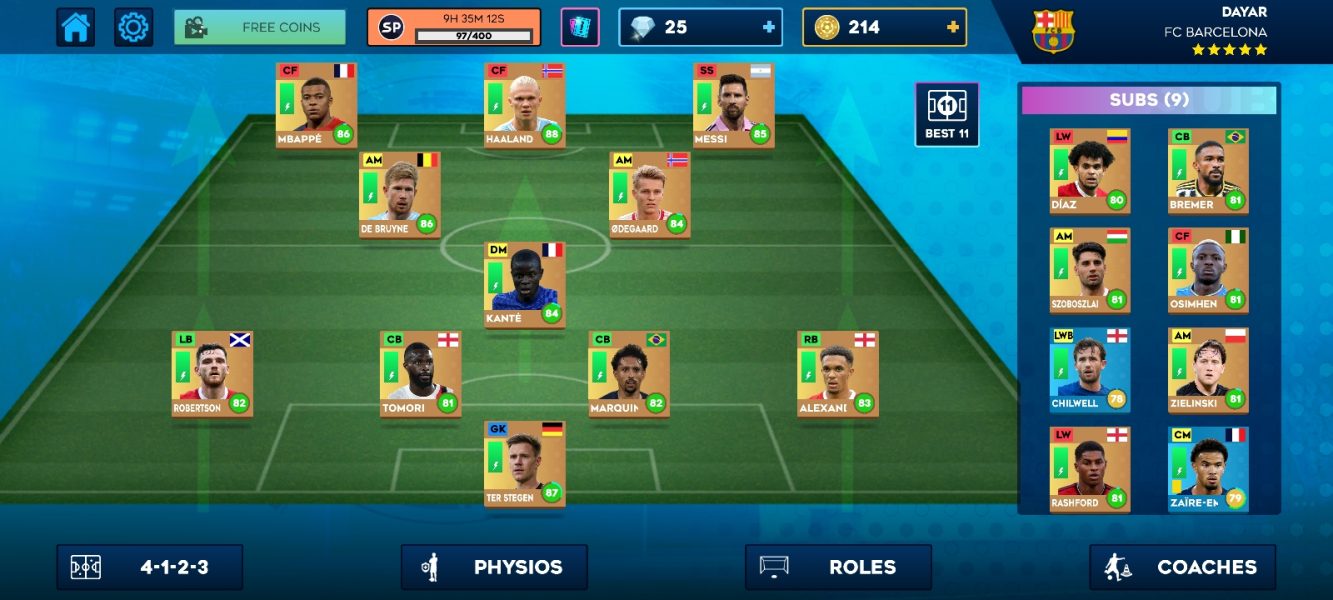Add more diamonds with the plus button
The height and width of the screenshot is (600, 1333).
tap(769, 28)
